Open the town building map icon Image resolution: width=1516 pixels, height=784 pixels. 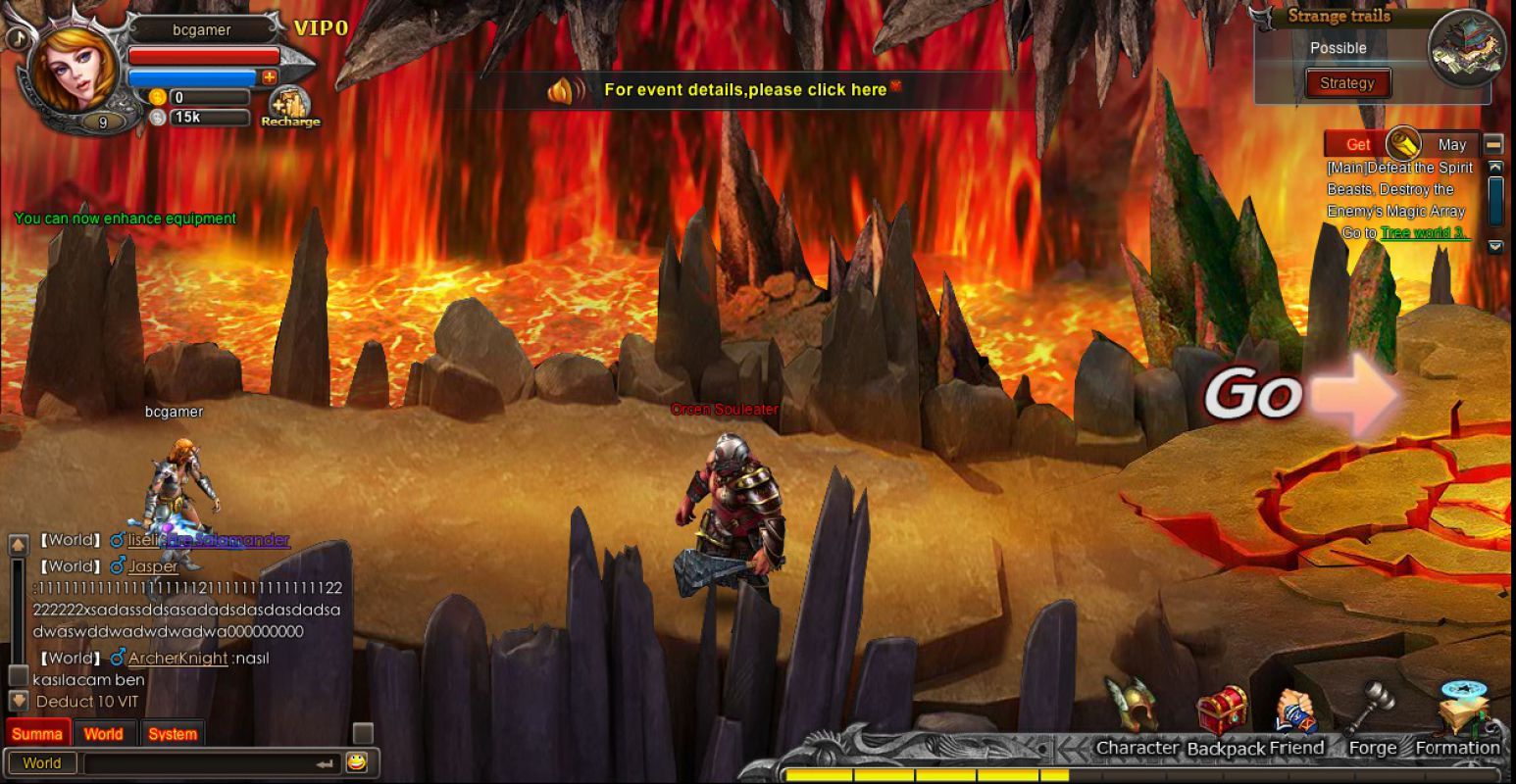coord(1467,47)
